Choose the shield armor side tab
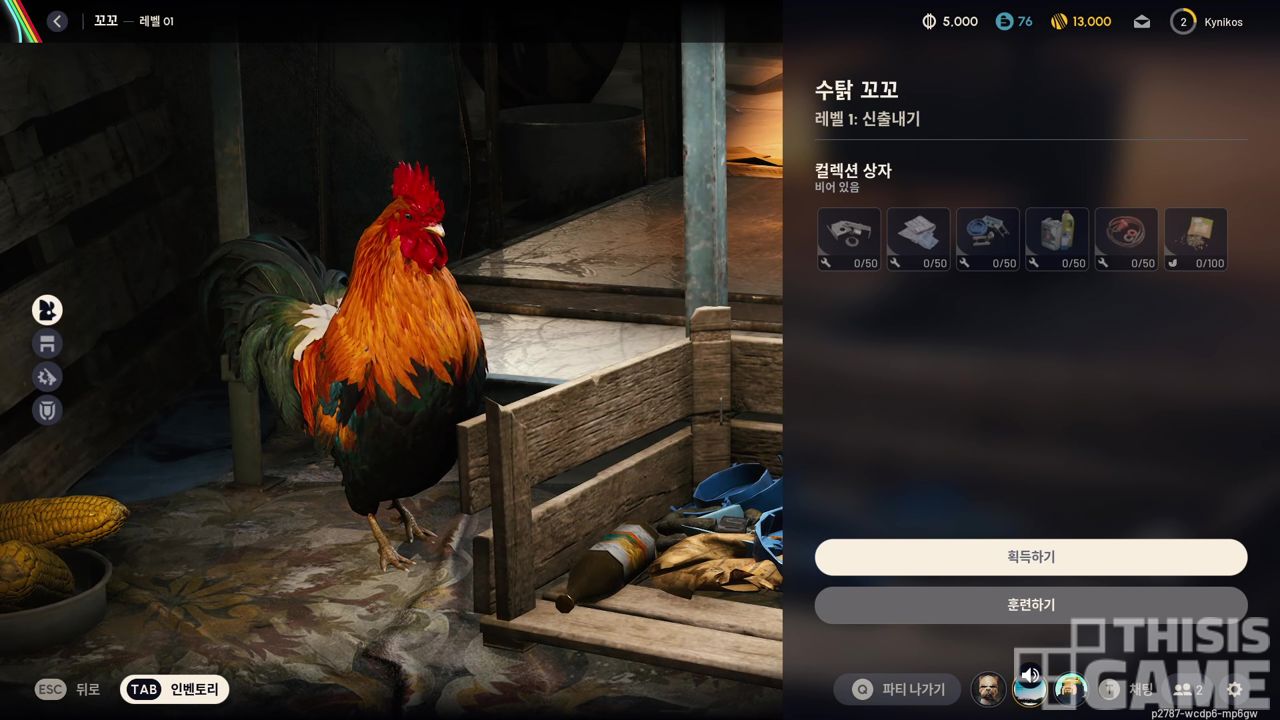Screen dimensions: 1280x720 point(47,410)
